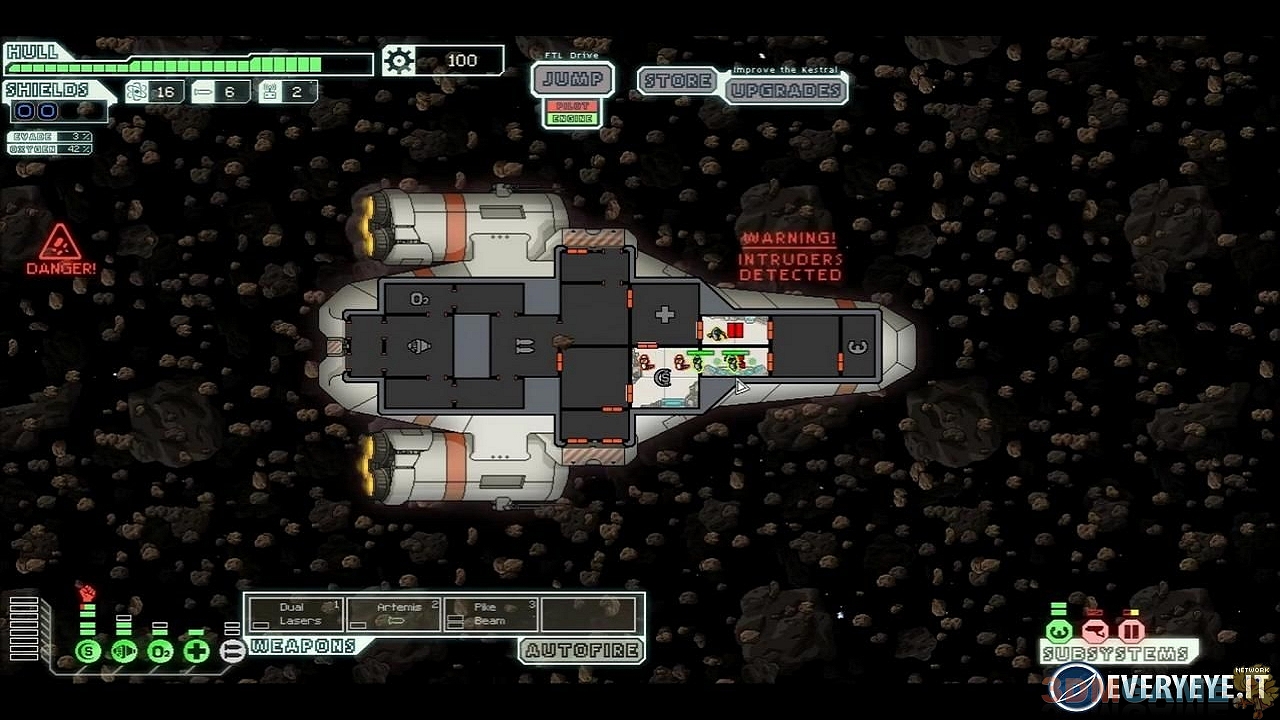Click the engines system power icon

click(x=124, y=652)
